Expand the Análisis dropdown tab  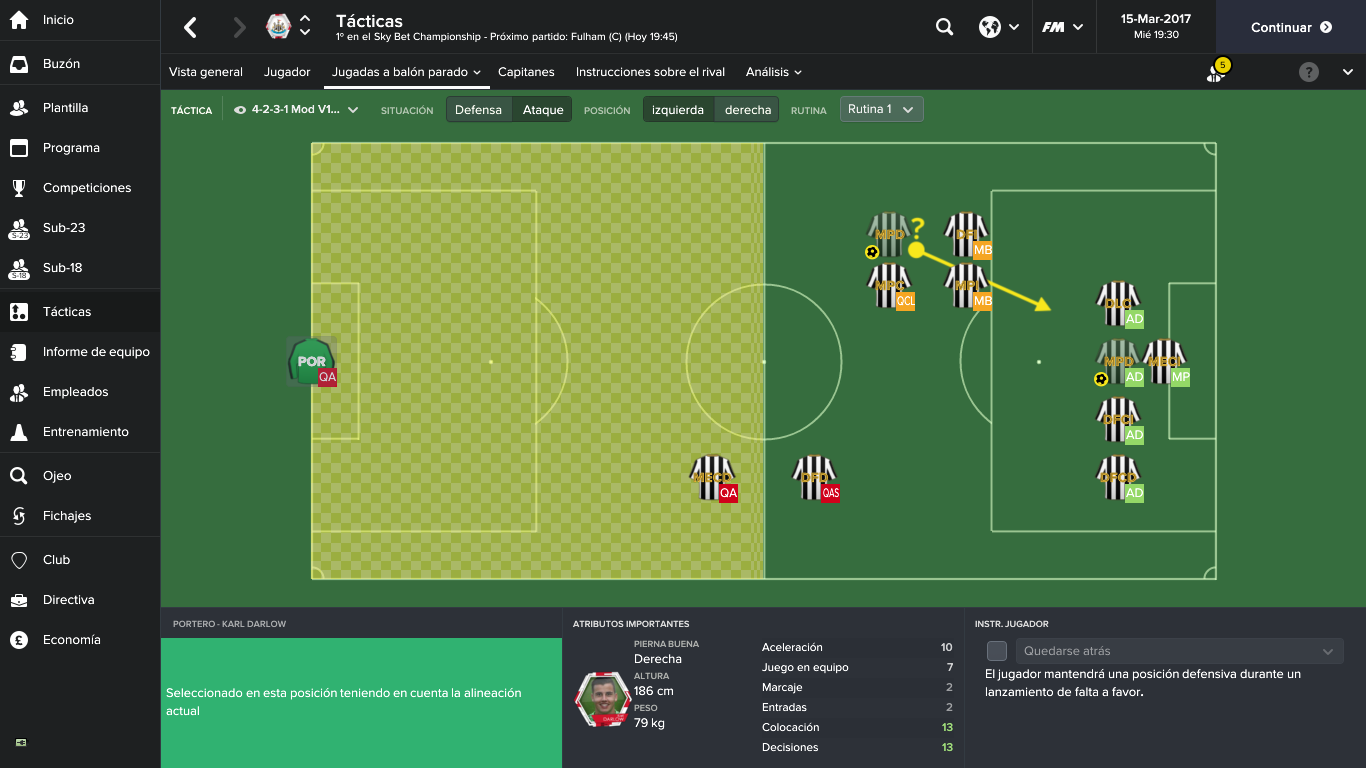tap(773, 72)
